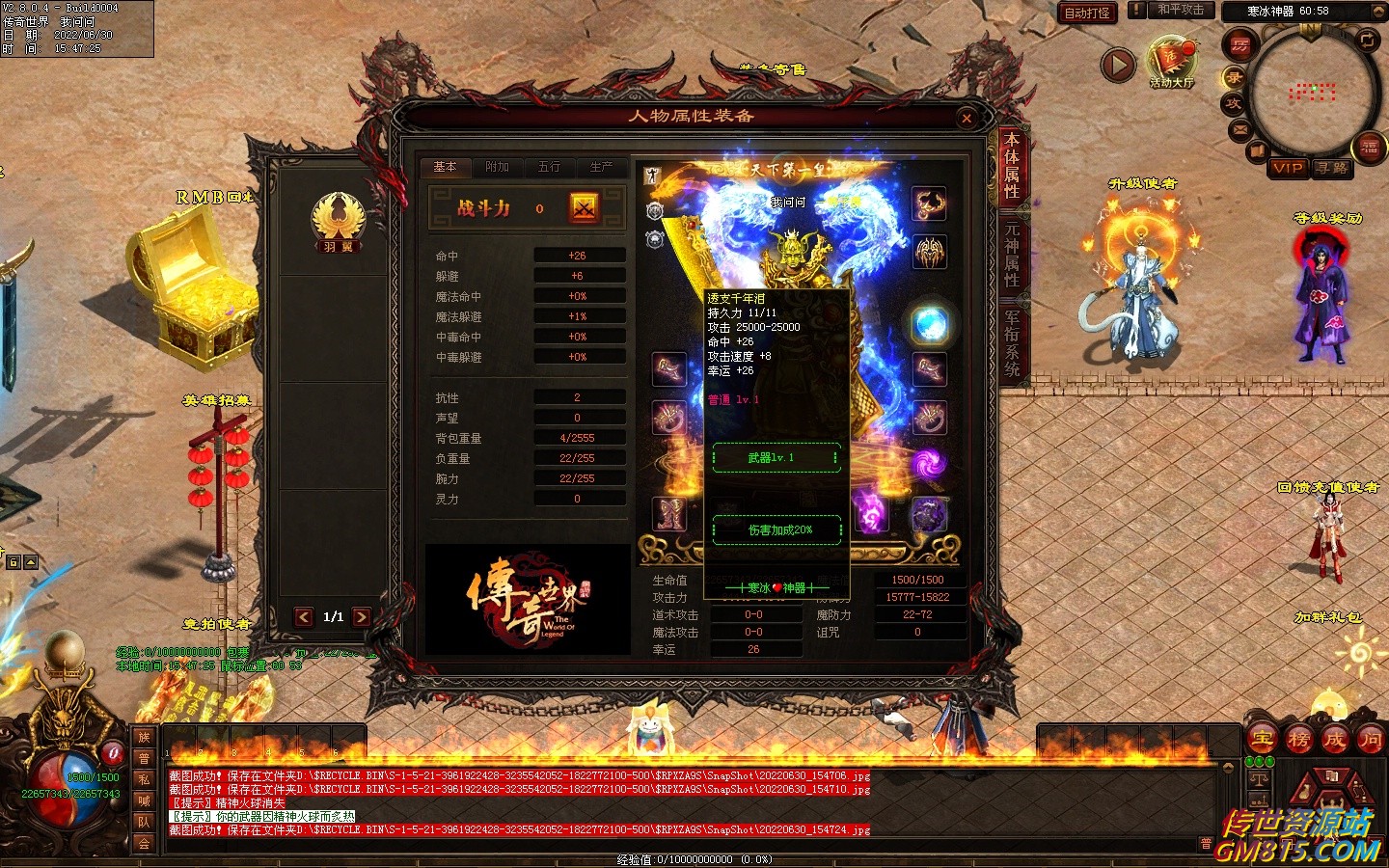Click the VIP button below the minimap

1288,168
